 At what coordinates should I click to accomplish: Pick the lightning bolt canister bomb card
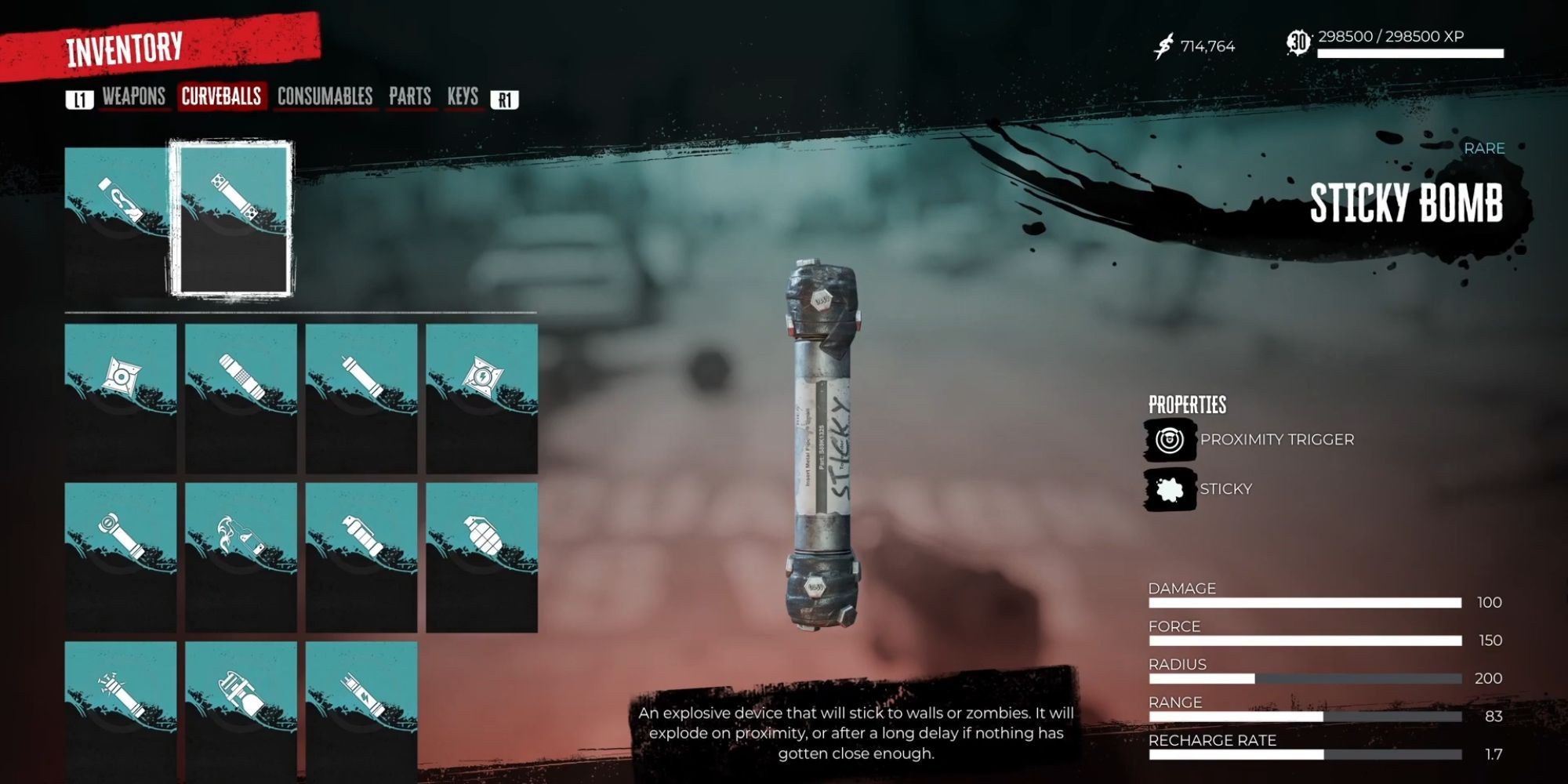[x=361, y=710]
